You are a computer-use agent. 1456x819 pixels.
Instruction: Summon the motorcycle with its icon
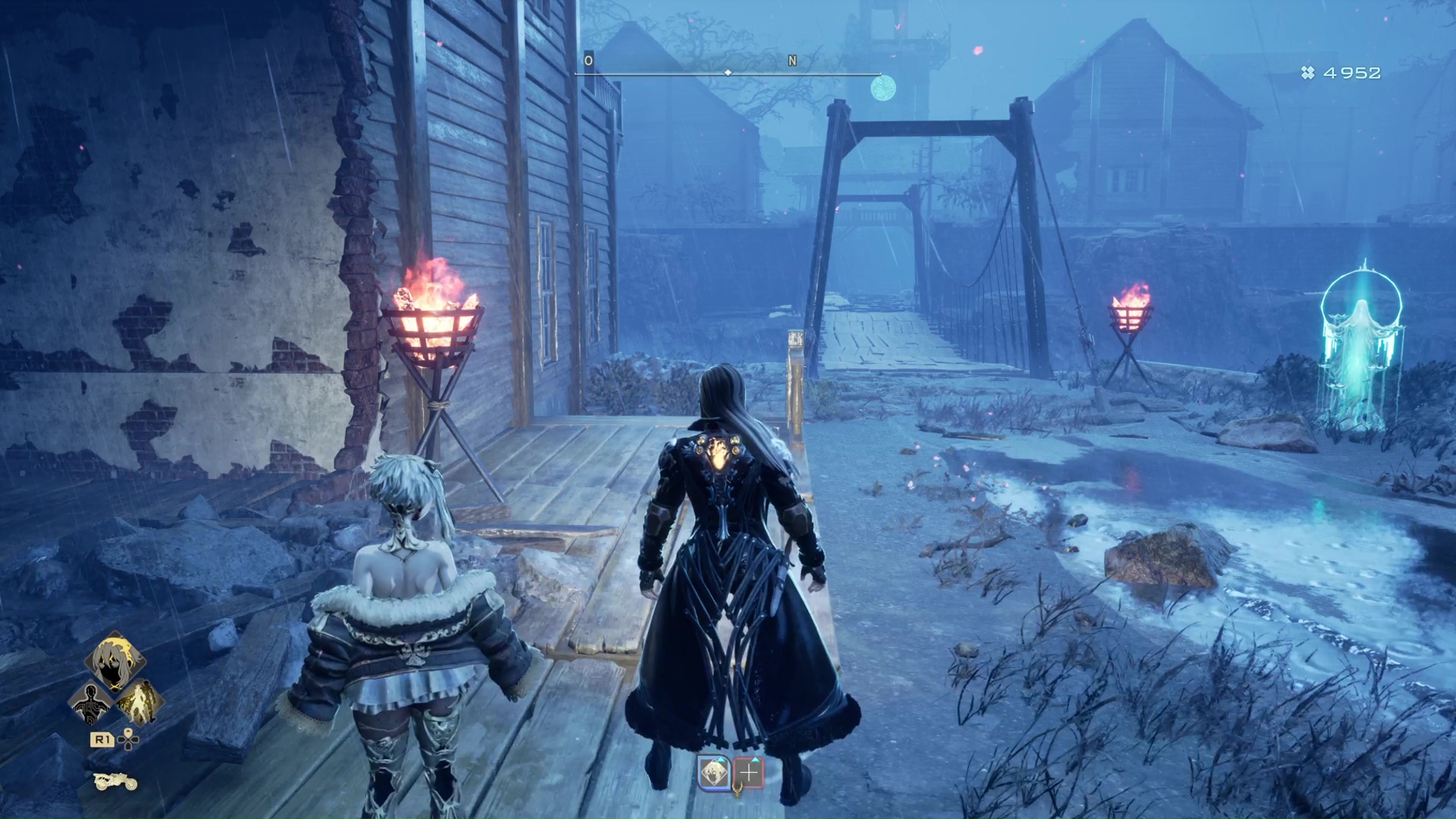tap(115, 780)
